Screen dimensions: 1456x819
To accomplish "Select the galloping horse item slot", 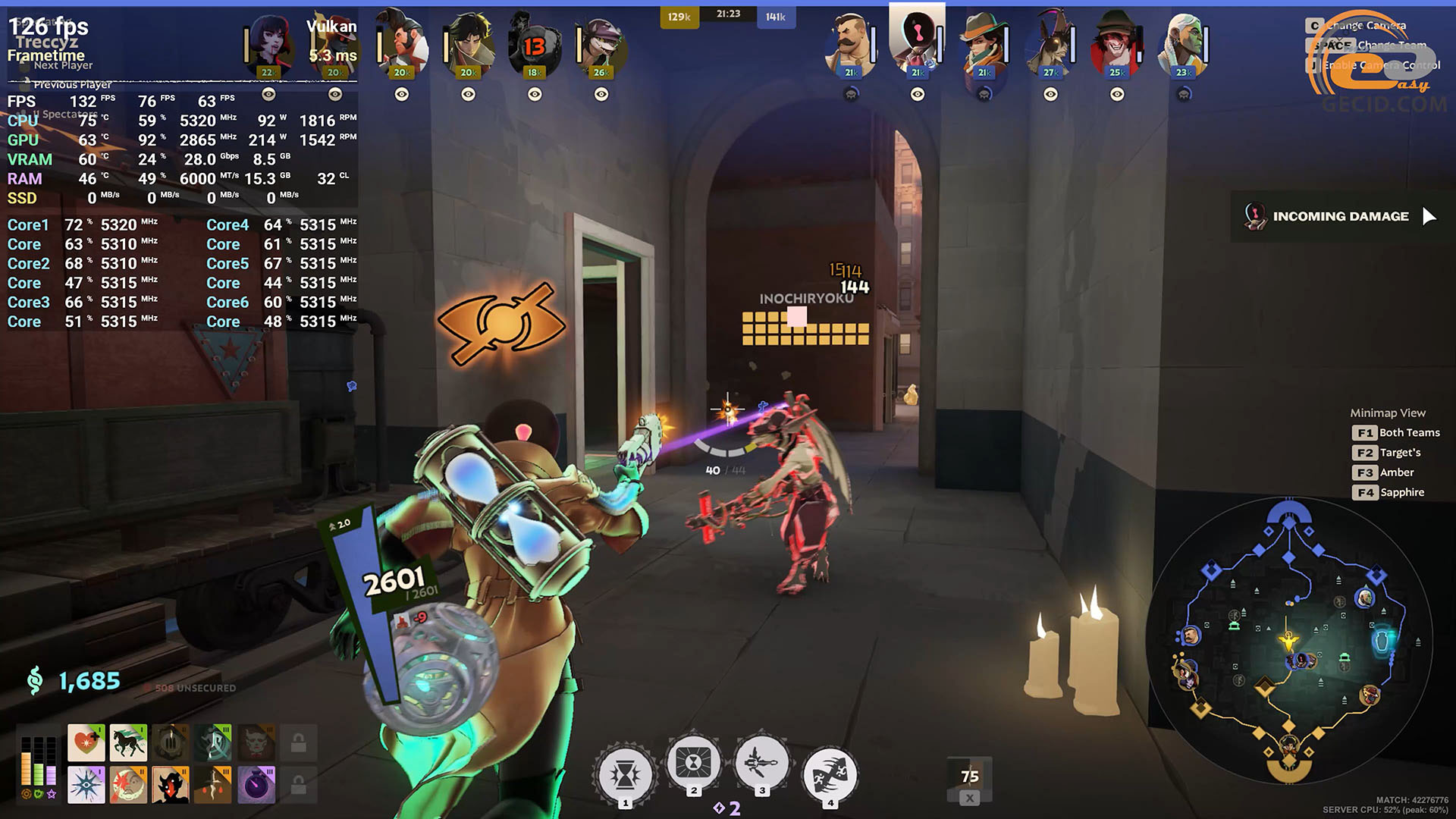I will click(128, 742).
